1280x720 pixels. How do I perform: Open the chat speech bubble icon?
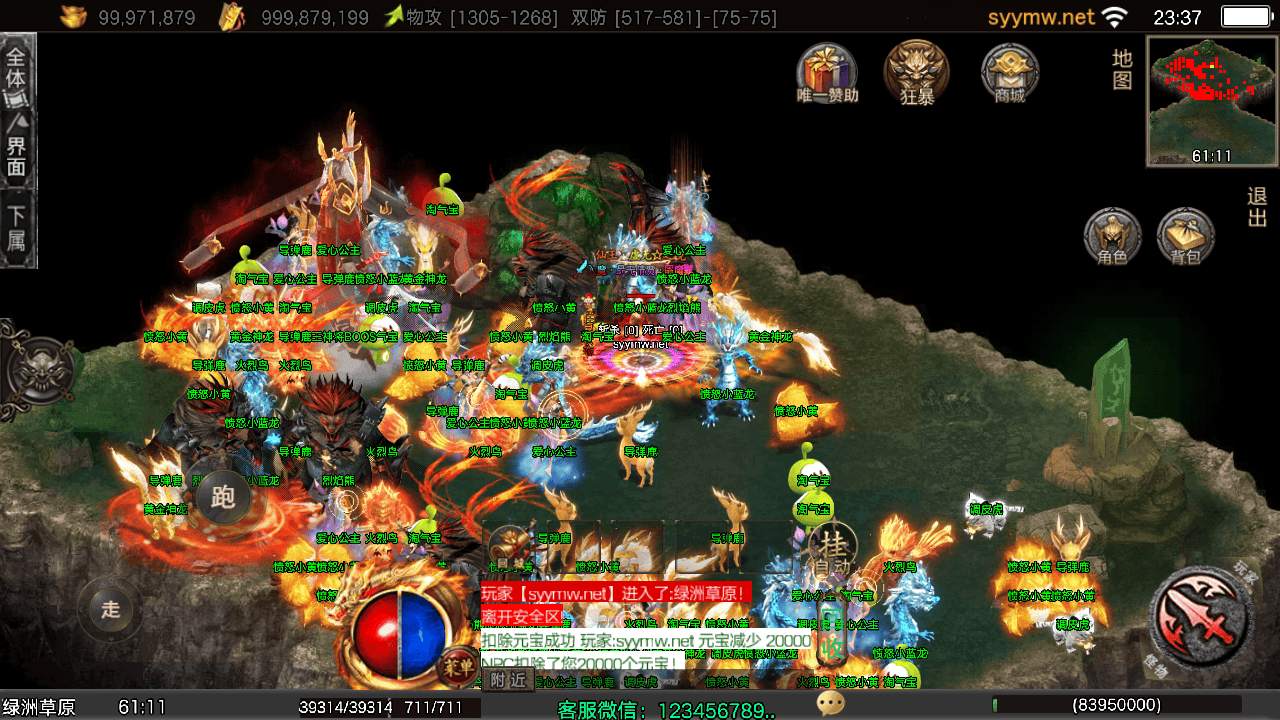pos(830,705)
